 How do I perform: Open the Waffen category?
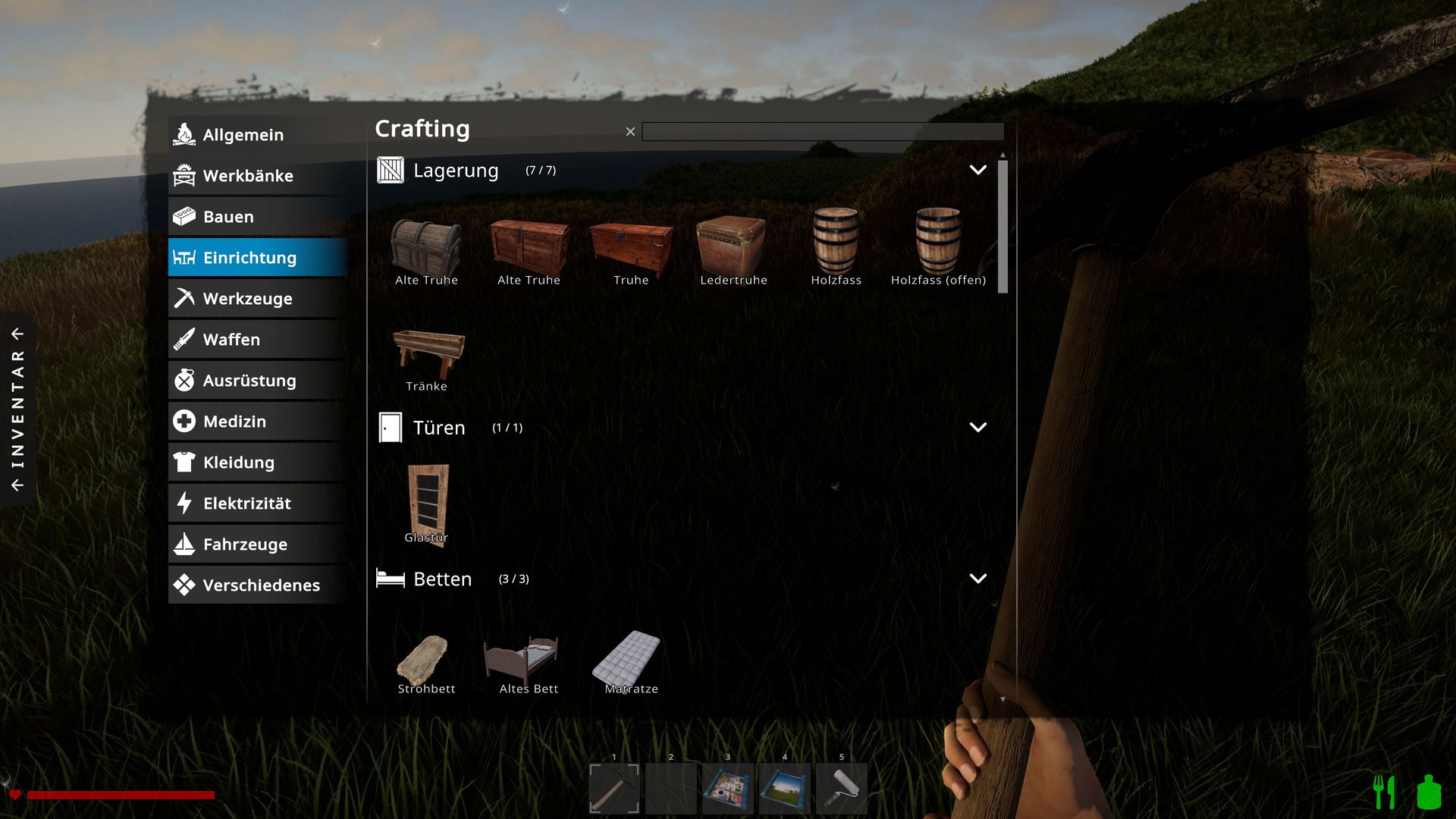257,340
